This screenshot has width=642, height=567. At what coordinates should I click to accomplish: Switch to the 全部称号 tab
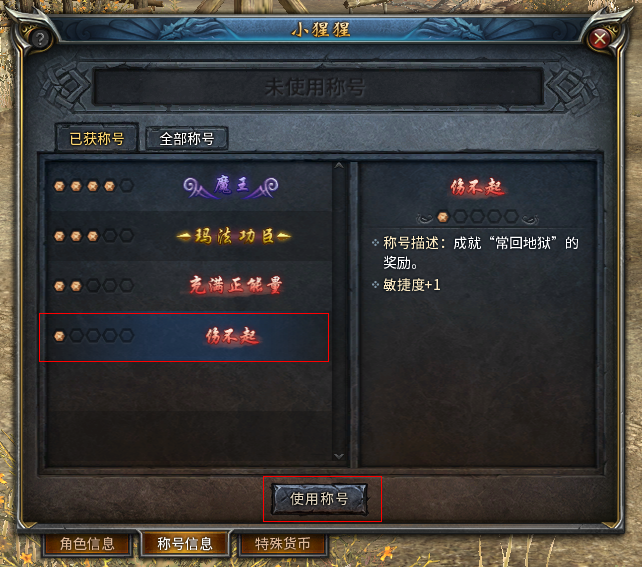(x=187, y=139)
